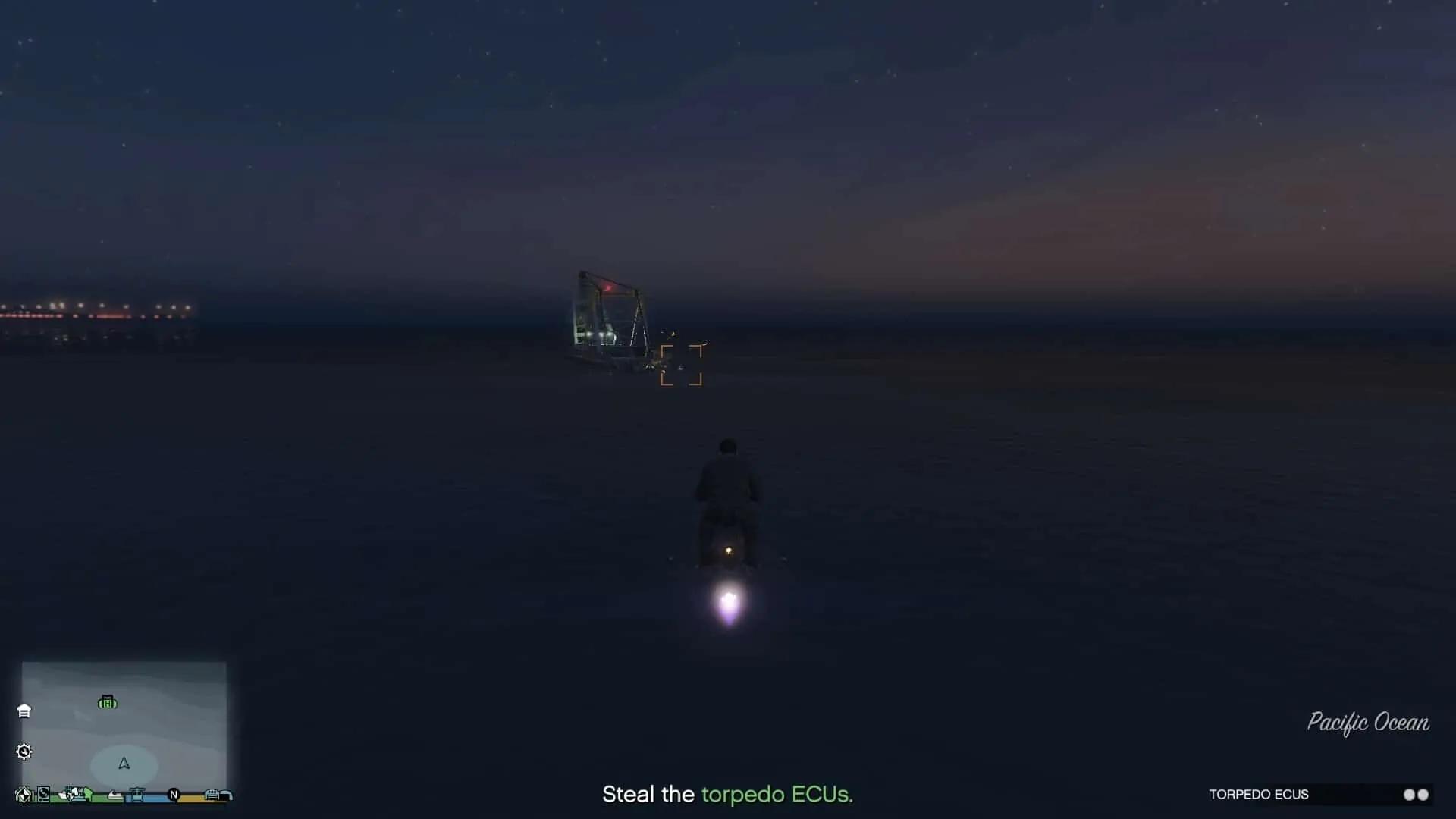
Task: Click the TORPEDO ECUS mission title bar
Action: click(1261, 795)
